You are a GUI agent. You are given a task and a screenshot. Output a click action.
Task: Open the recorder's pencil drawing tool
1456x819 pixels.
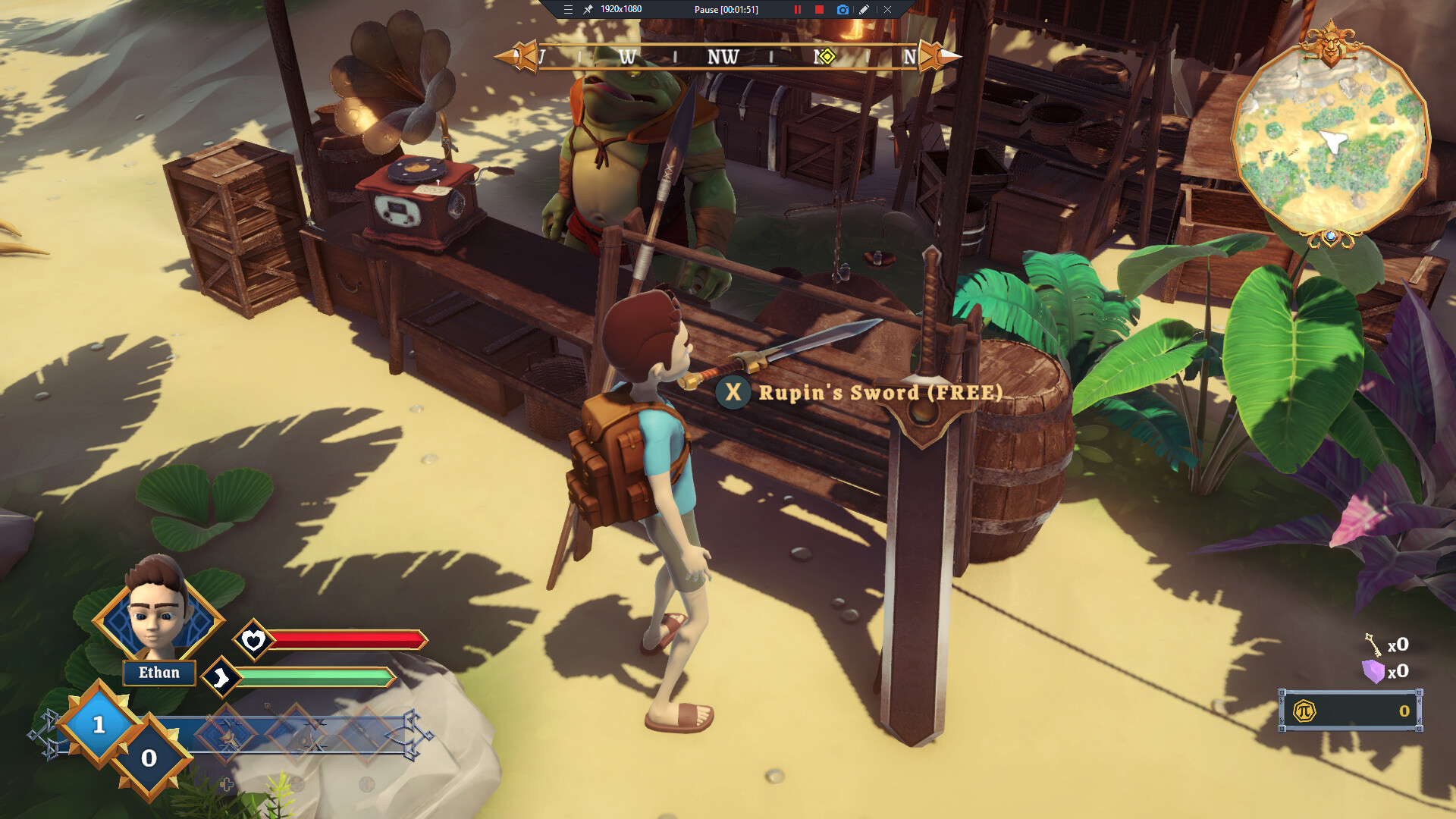point(864,10)
